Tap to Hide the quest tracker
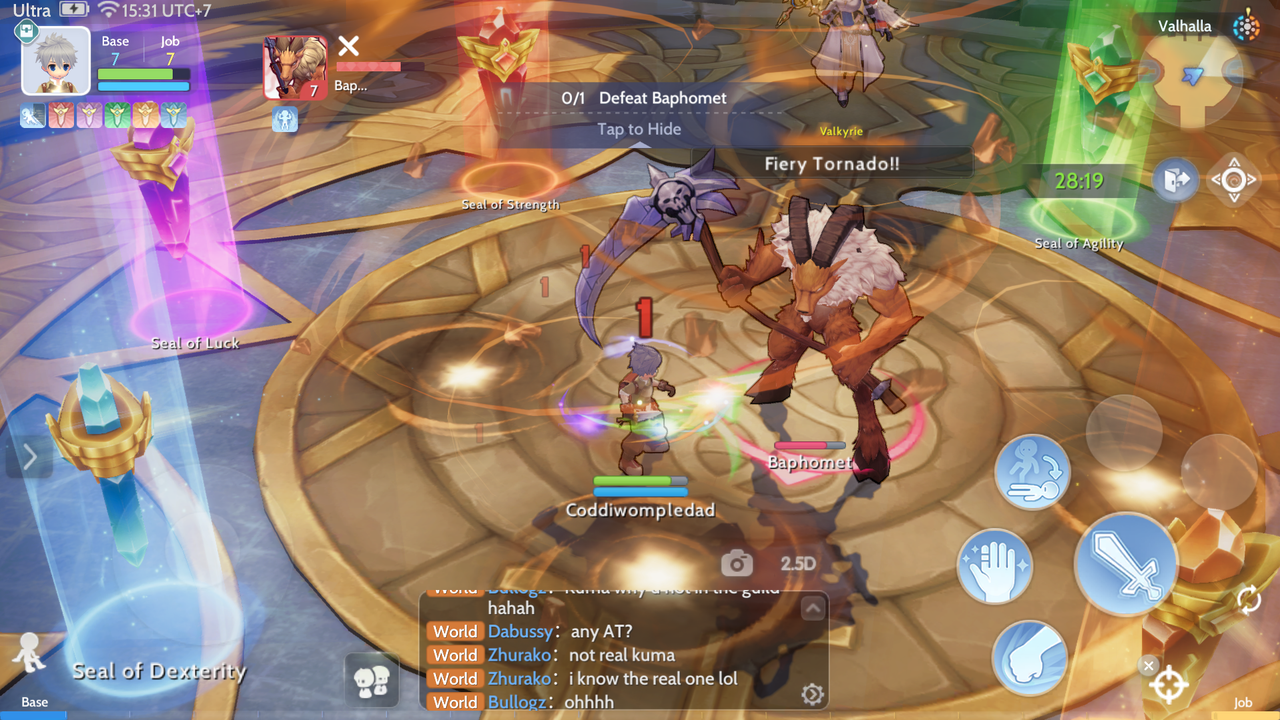 click(639, 129)
